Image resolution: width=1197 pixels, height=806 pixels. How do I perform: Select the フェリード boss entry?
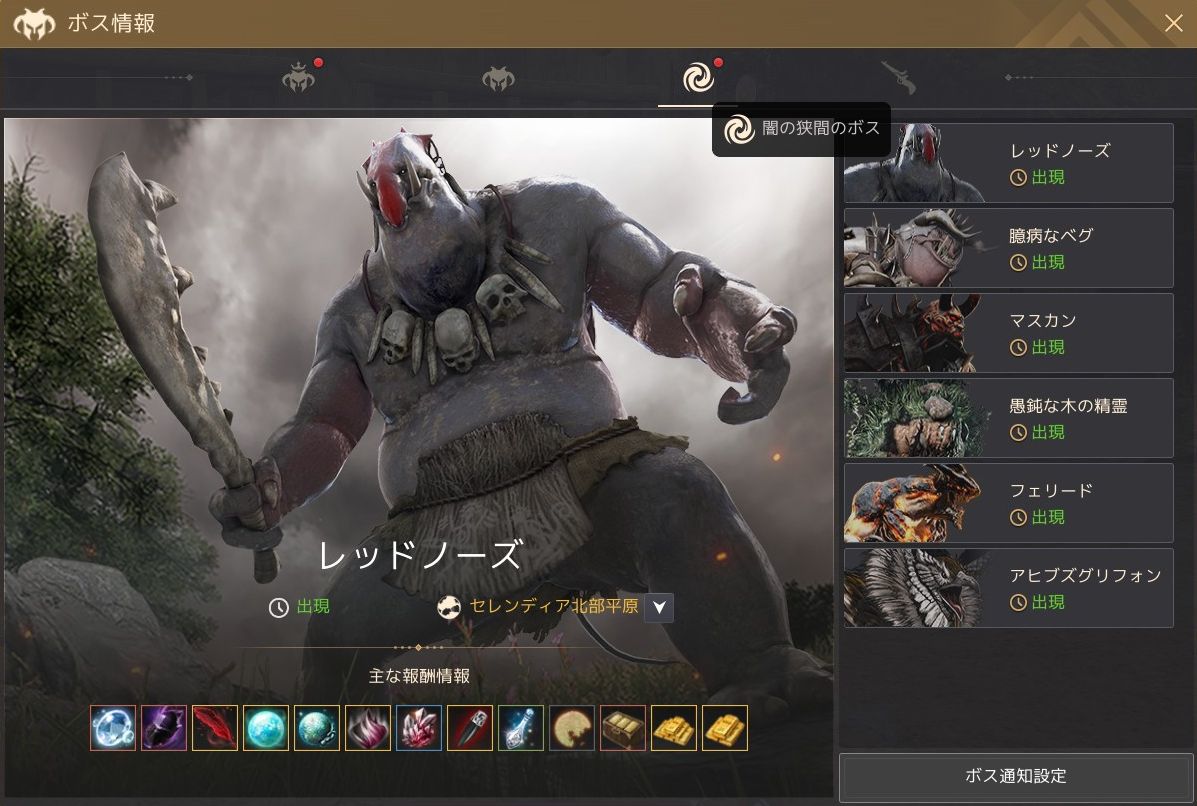tap(1008, 503)
